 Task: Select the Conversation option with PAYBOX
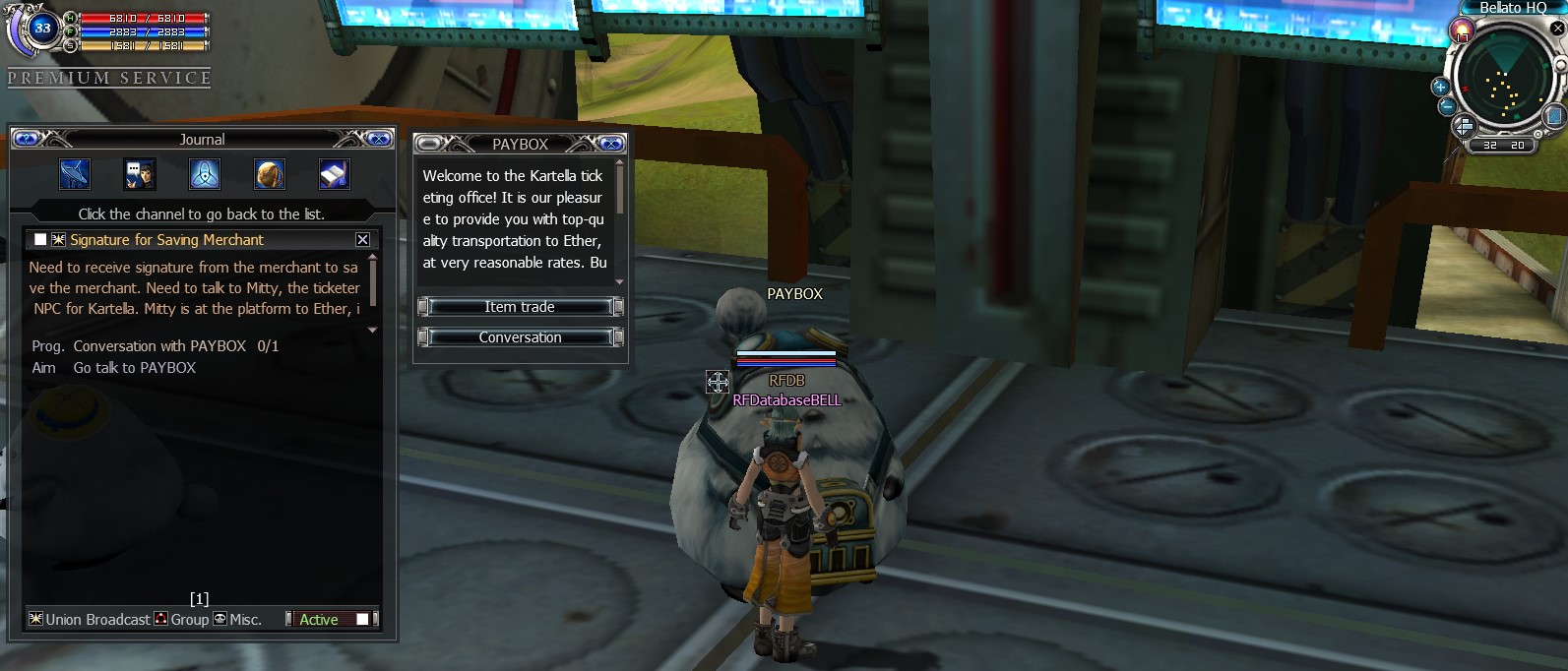(520, 337)
